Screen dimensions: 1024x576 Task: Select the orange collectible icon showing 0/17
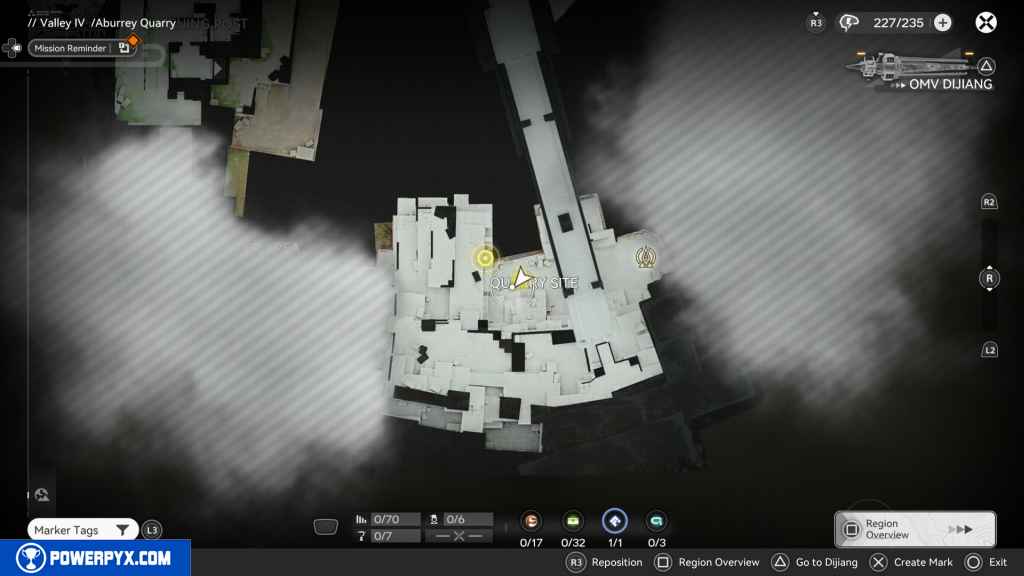532,521
